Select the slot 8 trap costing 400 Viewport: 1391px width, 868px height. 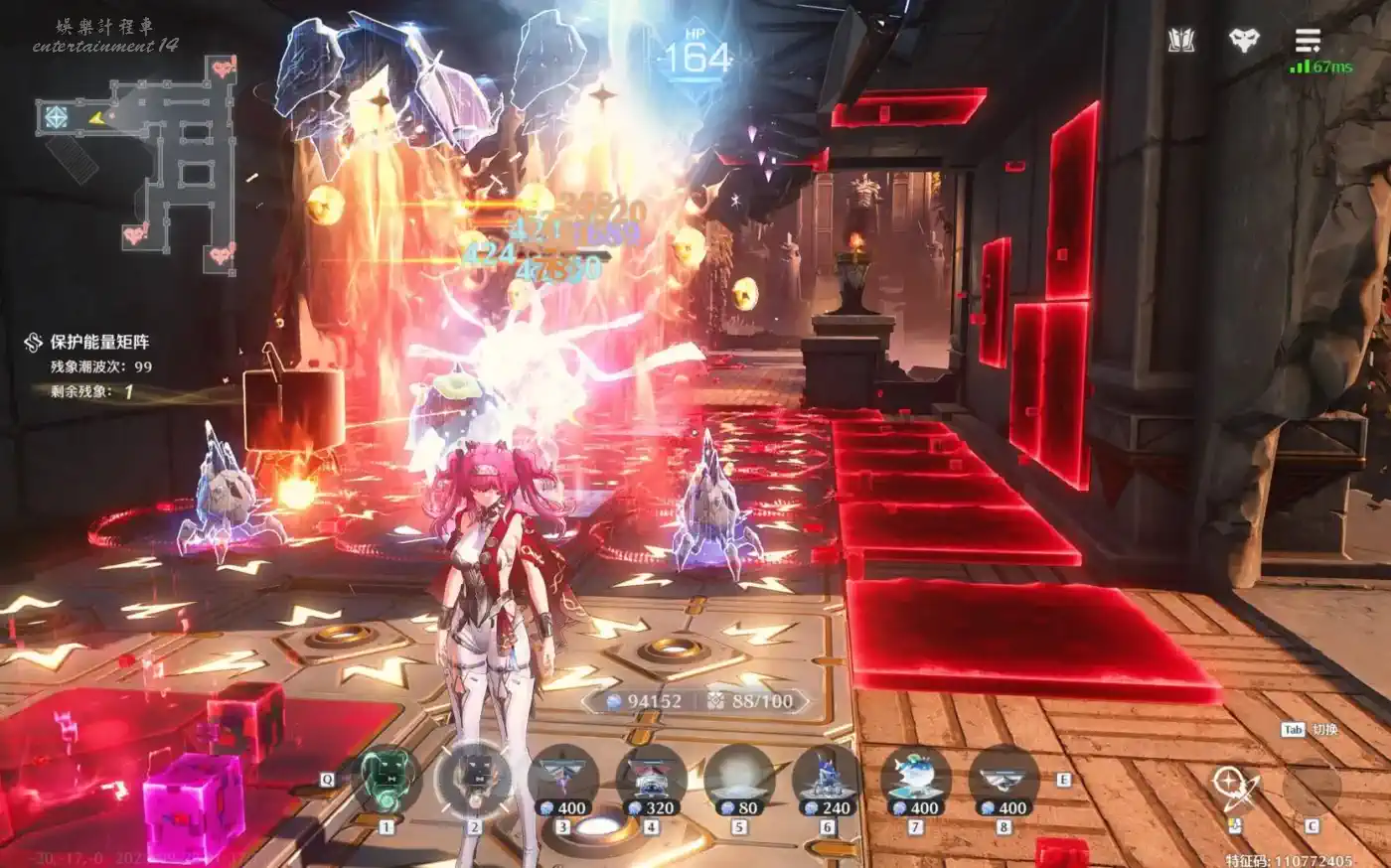coord(1004,781)
